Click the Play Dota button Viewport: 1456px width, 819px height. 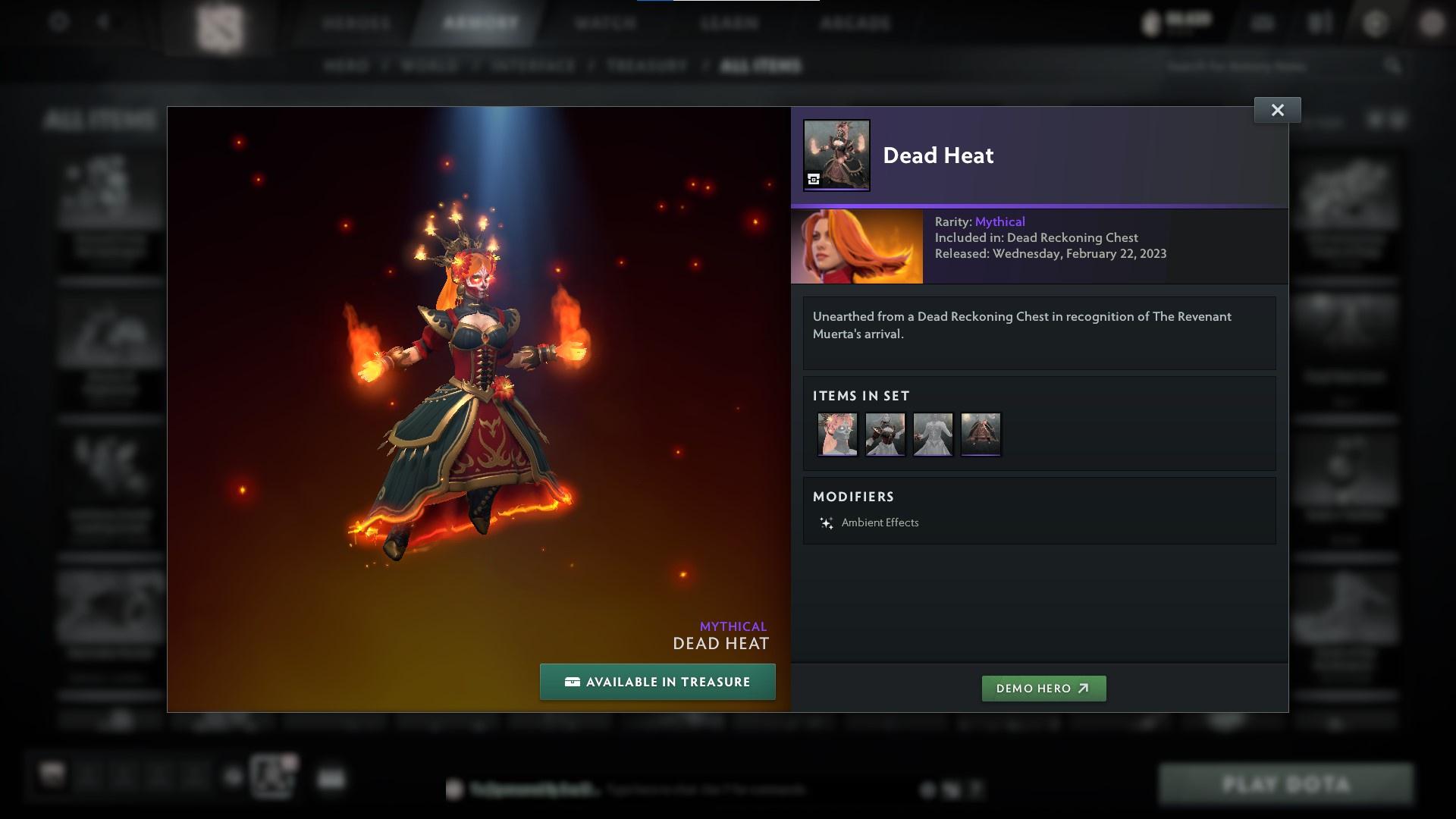pyautogui.click(x=1287, y=785)
